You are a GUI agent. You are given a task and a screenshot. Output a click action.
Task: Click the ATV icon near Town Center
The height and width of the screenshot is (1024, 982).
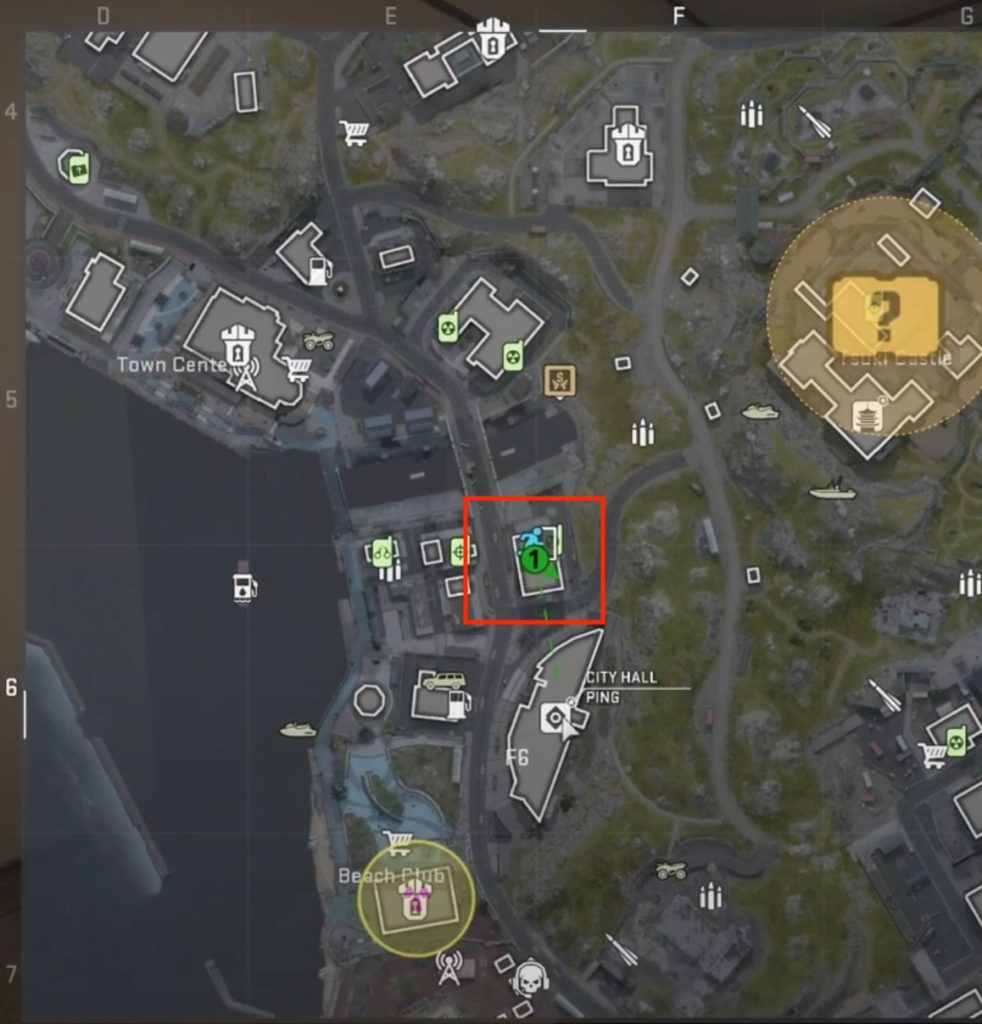click(x=319, y=341)
